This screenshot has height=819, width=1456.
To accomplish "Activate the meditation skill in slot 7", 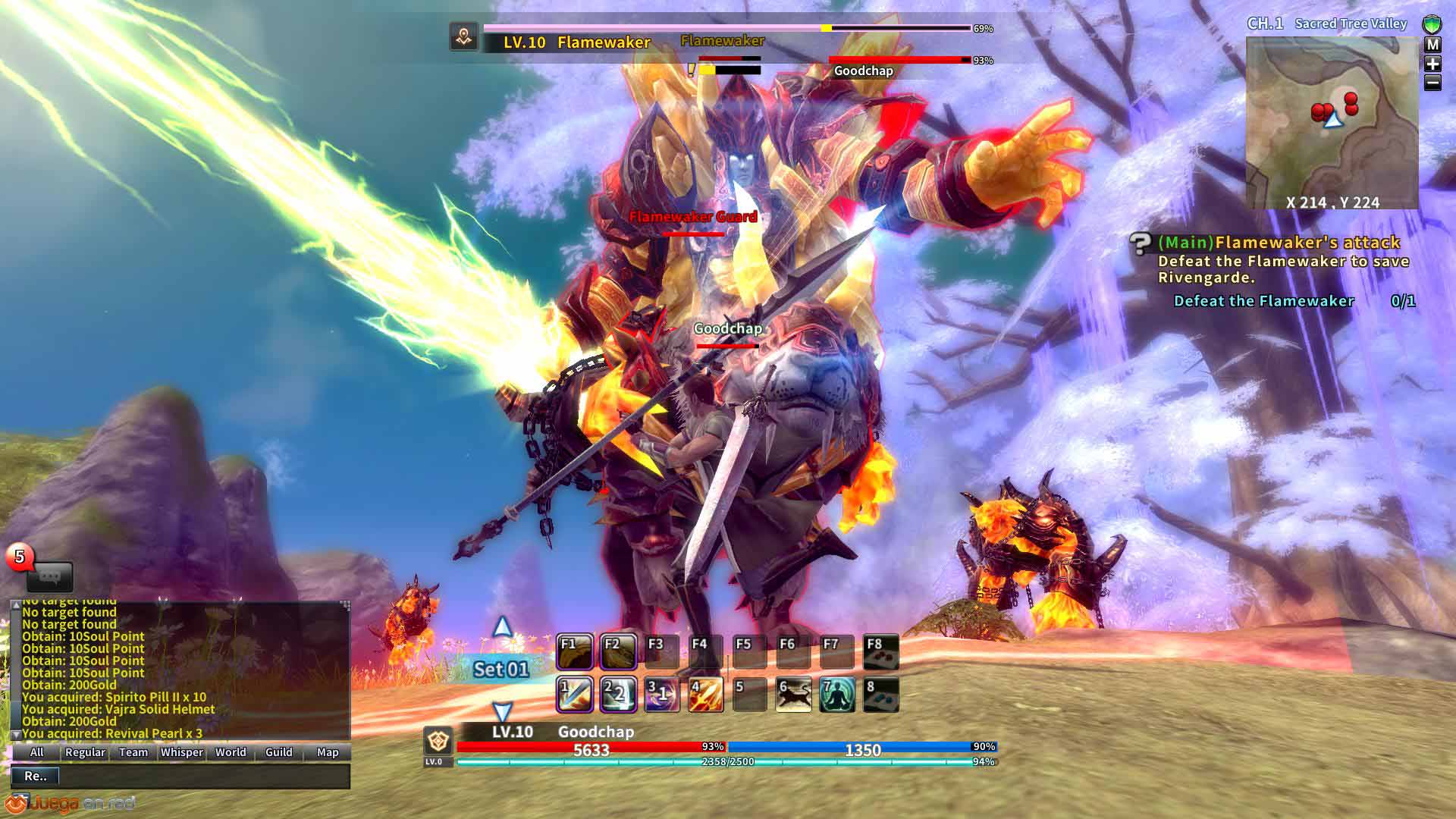I will click(837, 695).
